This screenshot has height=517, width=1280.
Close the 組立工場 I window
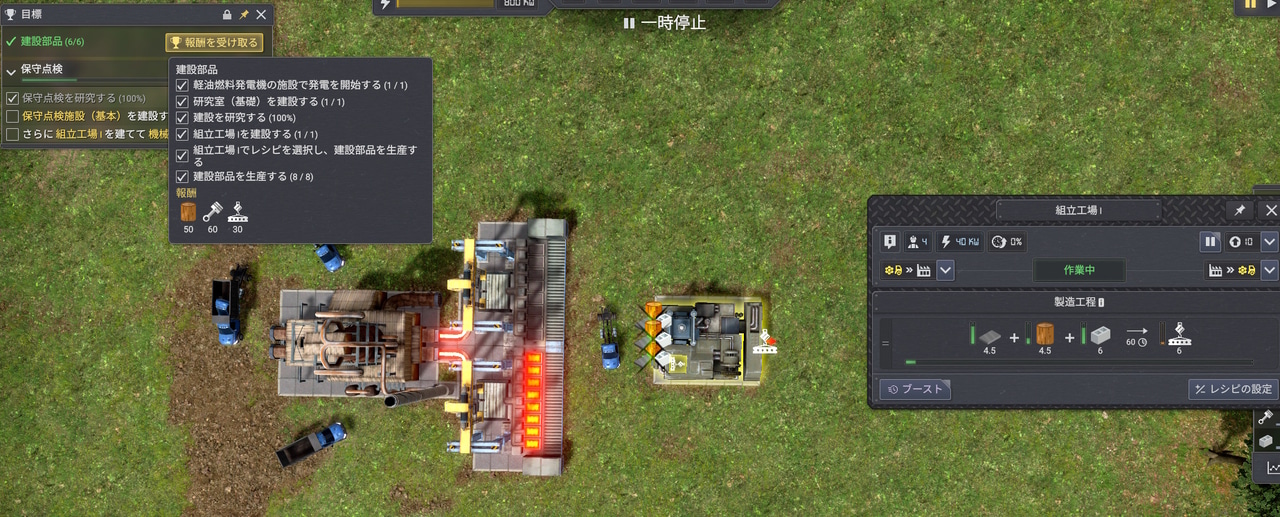click(1271, 210)
